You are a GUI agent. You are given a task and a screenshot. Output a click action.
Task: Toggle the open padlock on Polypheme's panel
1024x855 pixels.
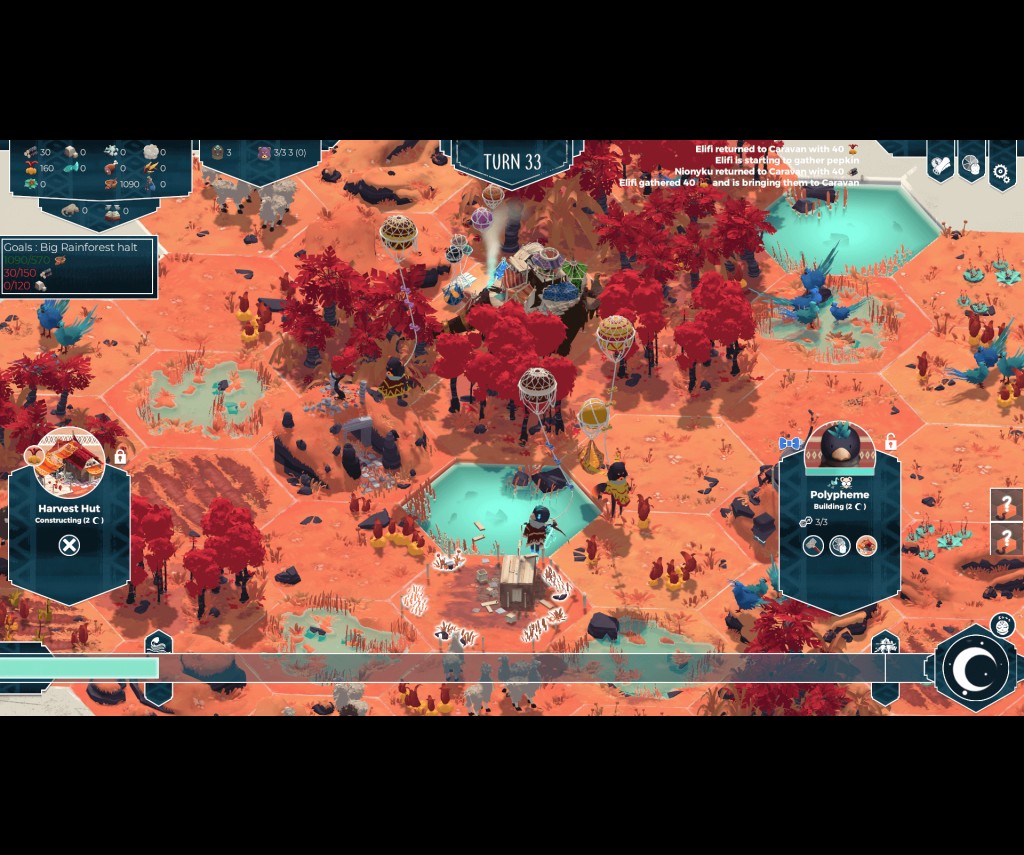coord(890,441)
